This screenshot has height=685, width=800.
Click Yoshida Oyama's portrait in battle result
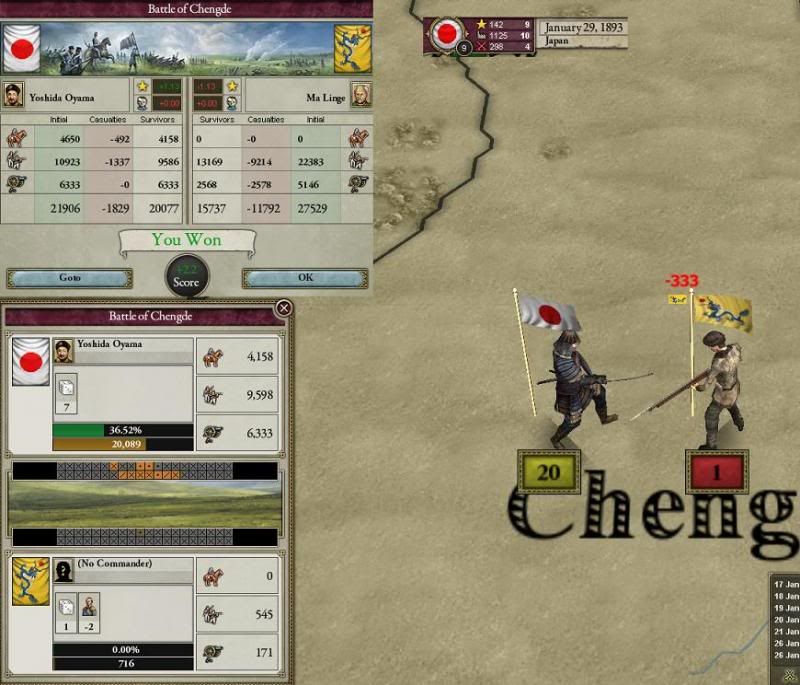pyautogui.click(x=13, y=94)
